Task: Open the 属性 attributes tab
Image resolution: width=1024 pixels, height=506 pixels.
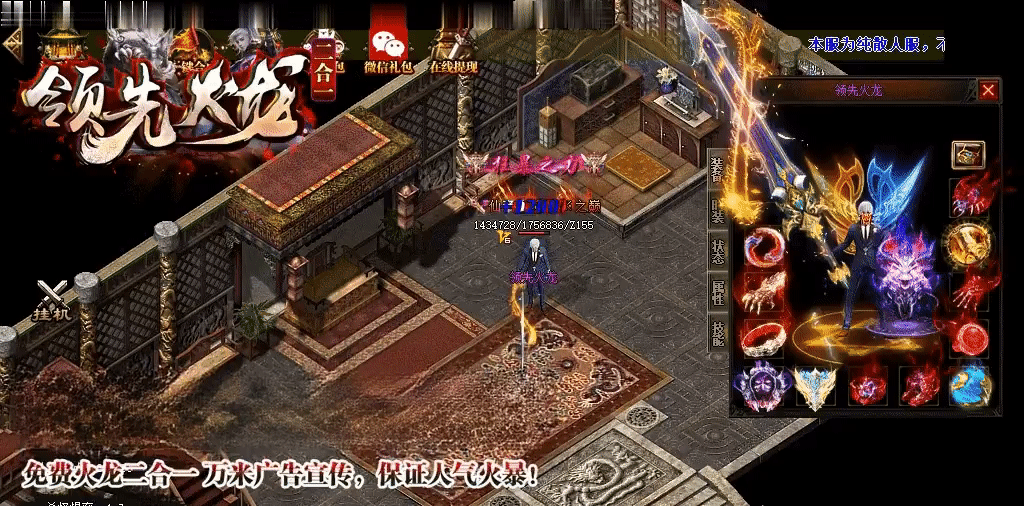Action: 717,292
